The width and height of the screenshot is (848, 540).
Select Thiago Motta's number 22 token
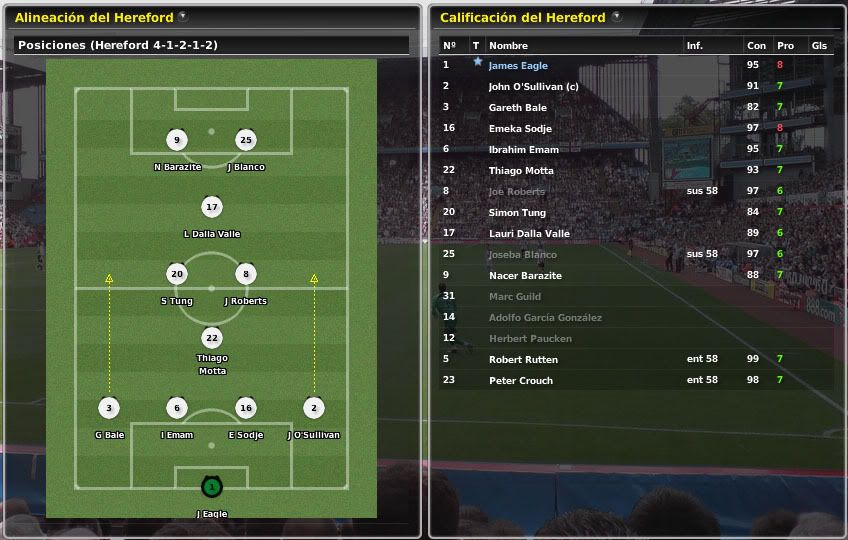pos(211,338)
